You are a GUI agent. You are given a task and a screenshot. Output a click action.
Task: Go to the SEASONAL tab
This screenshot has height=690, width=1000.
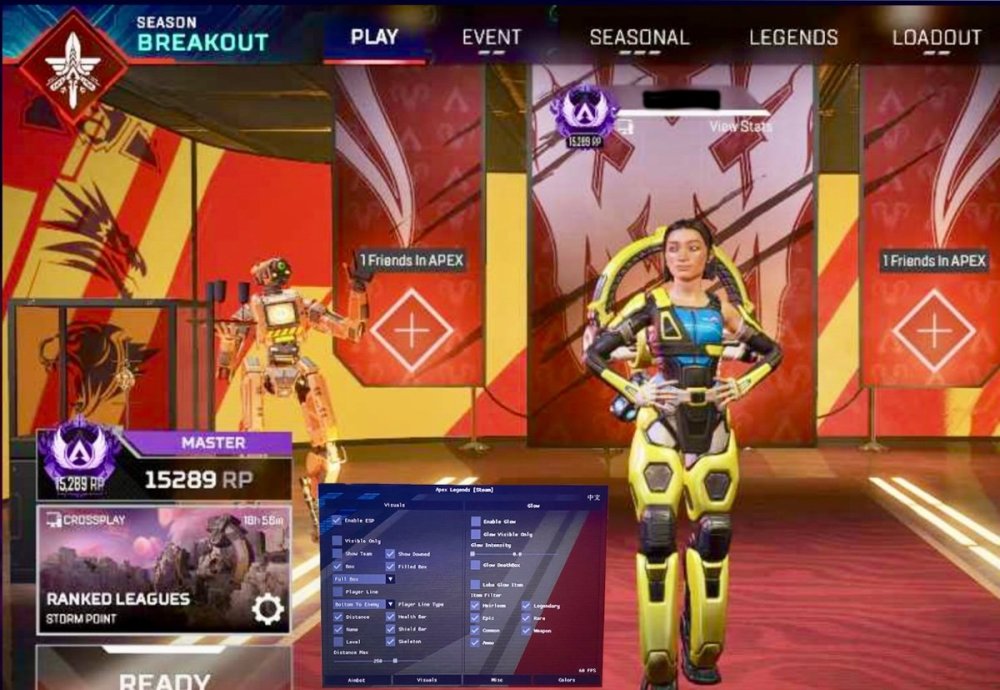point(639,38)
